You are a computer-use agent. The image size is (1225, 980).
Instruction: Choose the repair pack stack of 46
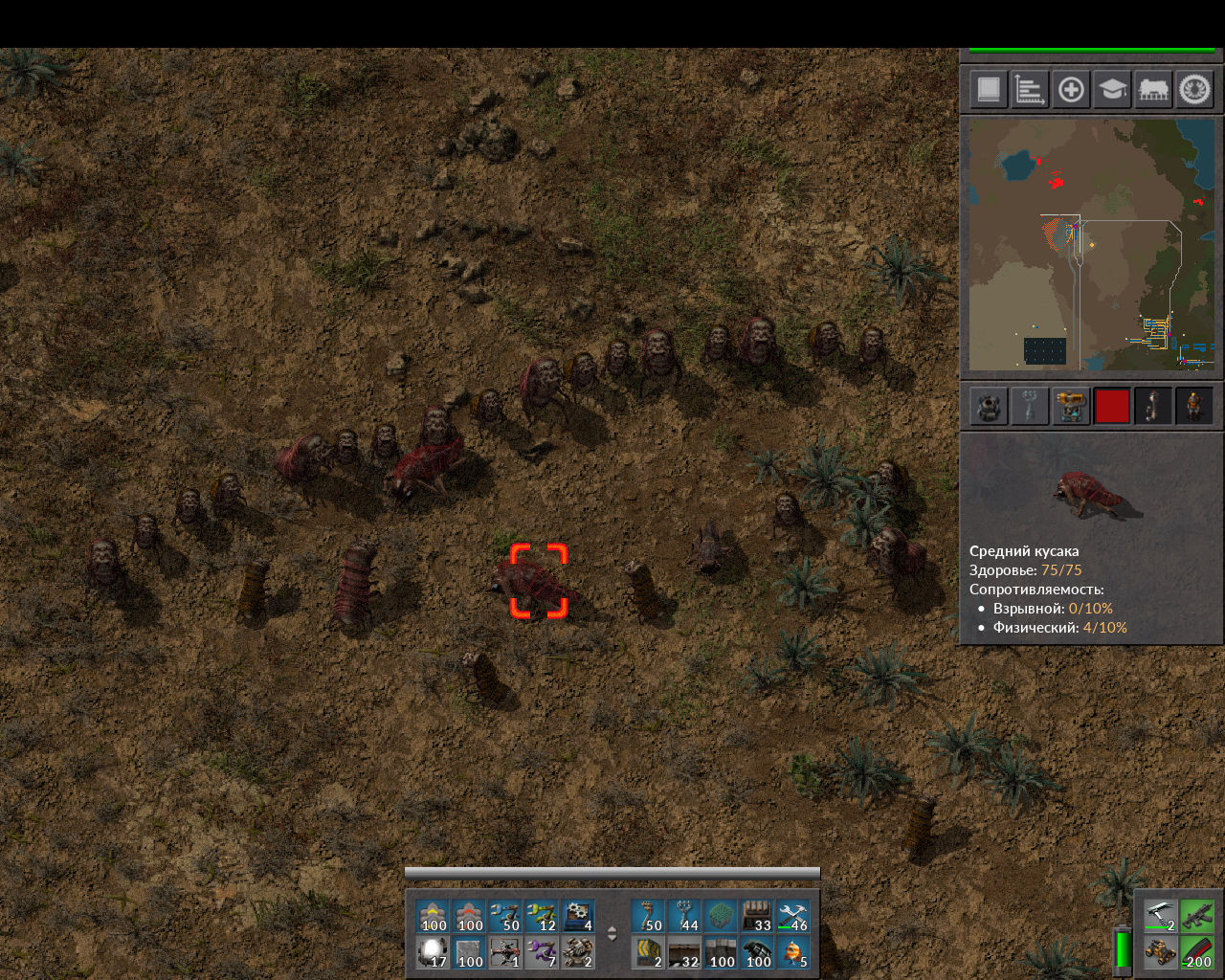[793, 917]
